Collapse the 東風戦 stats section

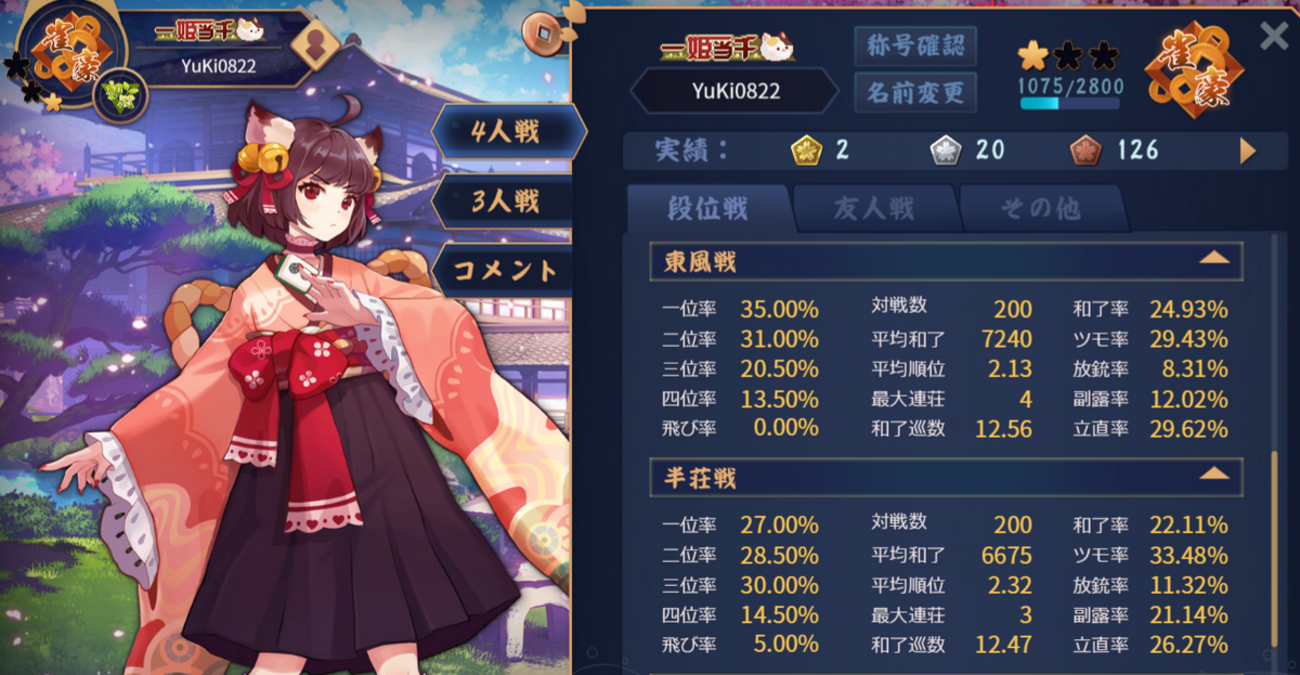coord(1214,259)
